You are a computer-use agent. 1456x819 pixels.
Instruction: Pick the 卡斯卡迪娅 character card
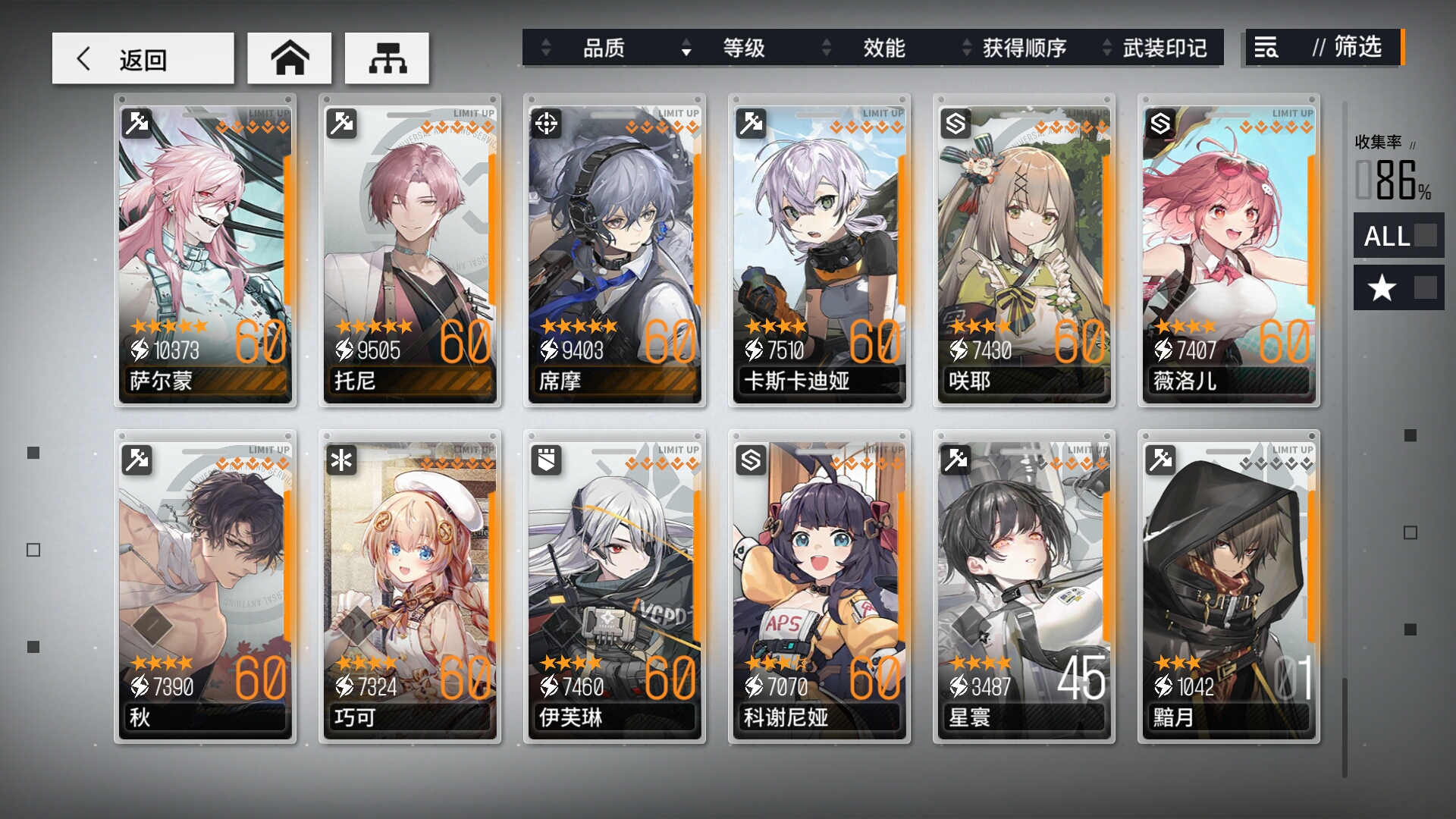819,250
